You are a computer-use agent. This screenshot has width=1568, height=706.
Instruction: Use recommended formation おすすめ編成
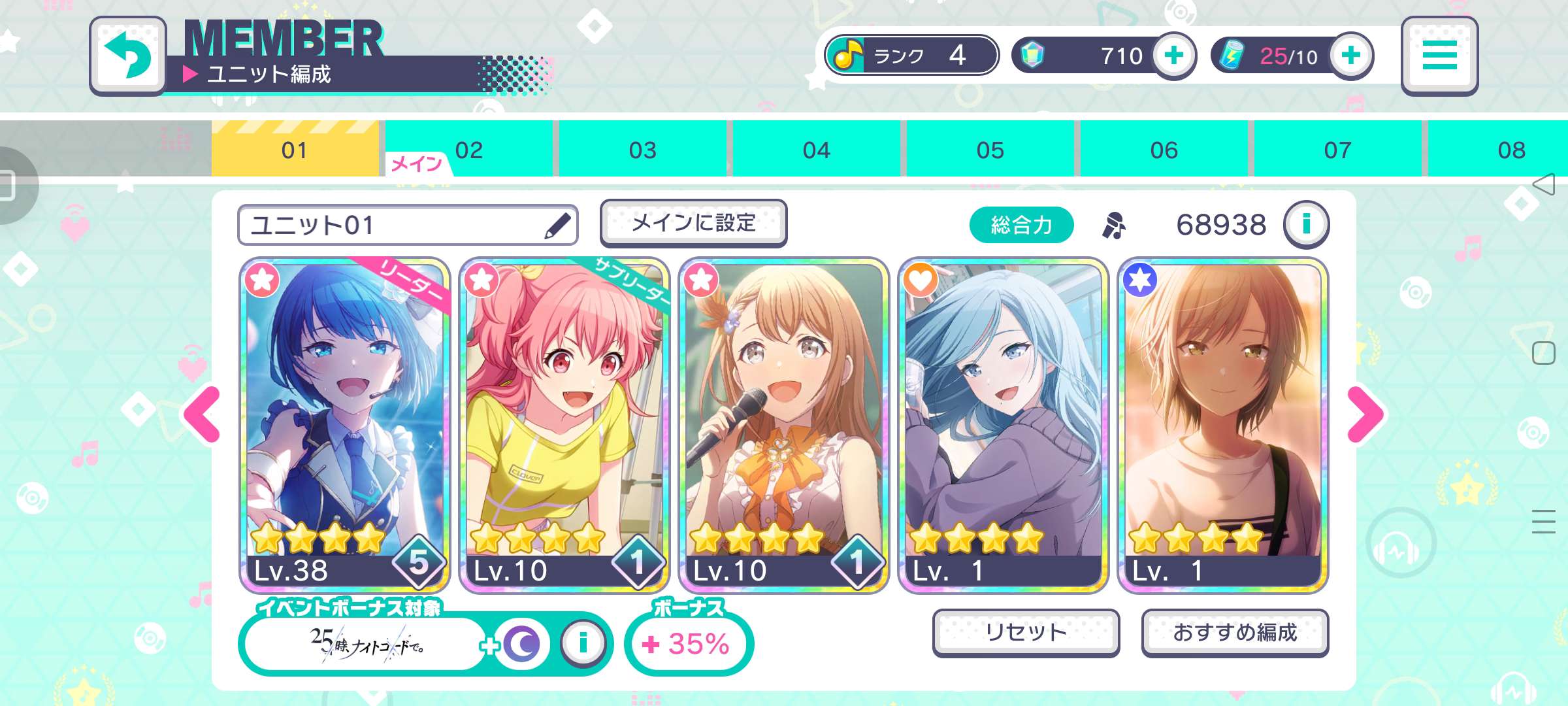point(1235,632)
